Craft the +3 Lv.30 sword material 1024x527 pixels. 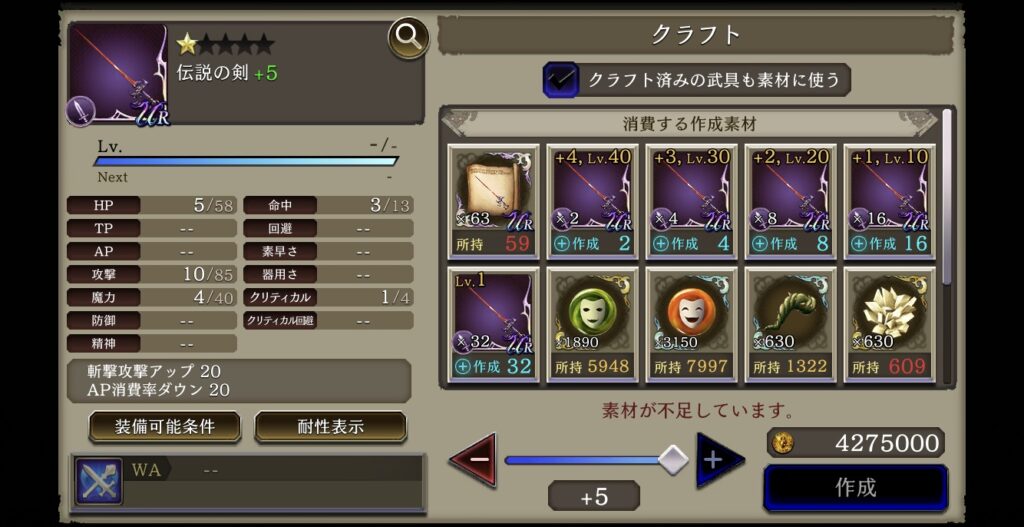coord(691,244)
